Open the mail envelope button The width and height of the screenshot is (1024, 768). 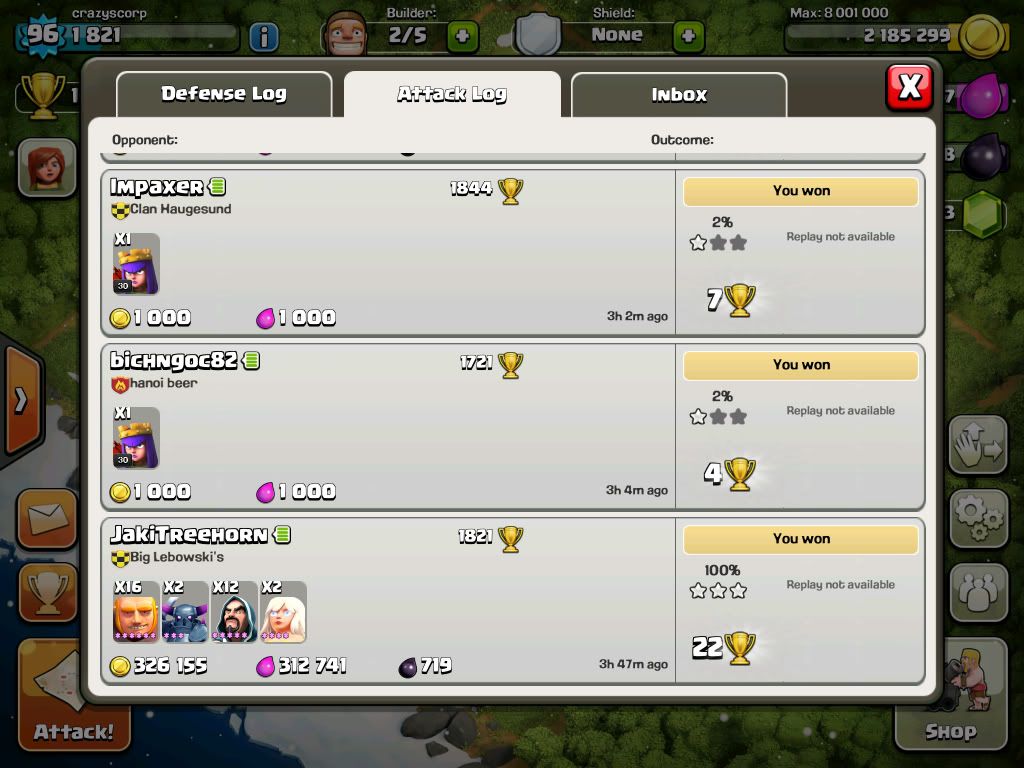[46, 519]
